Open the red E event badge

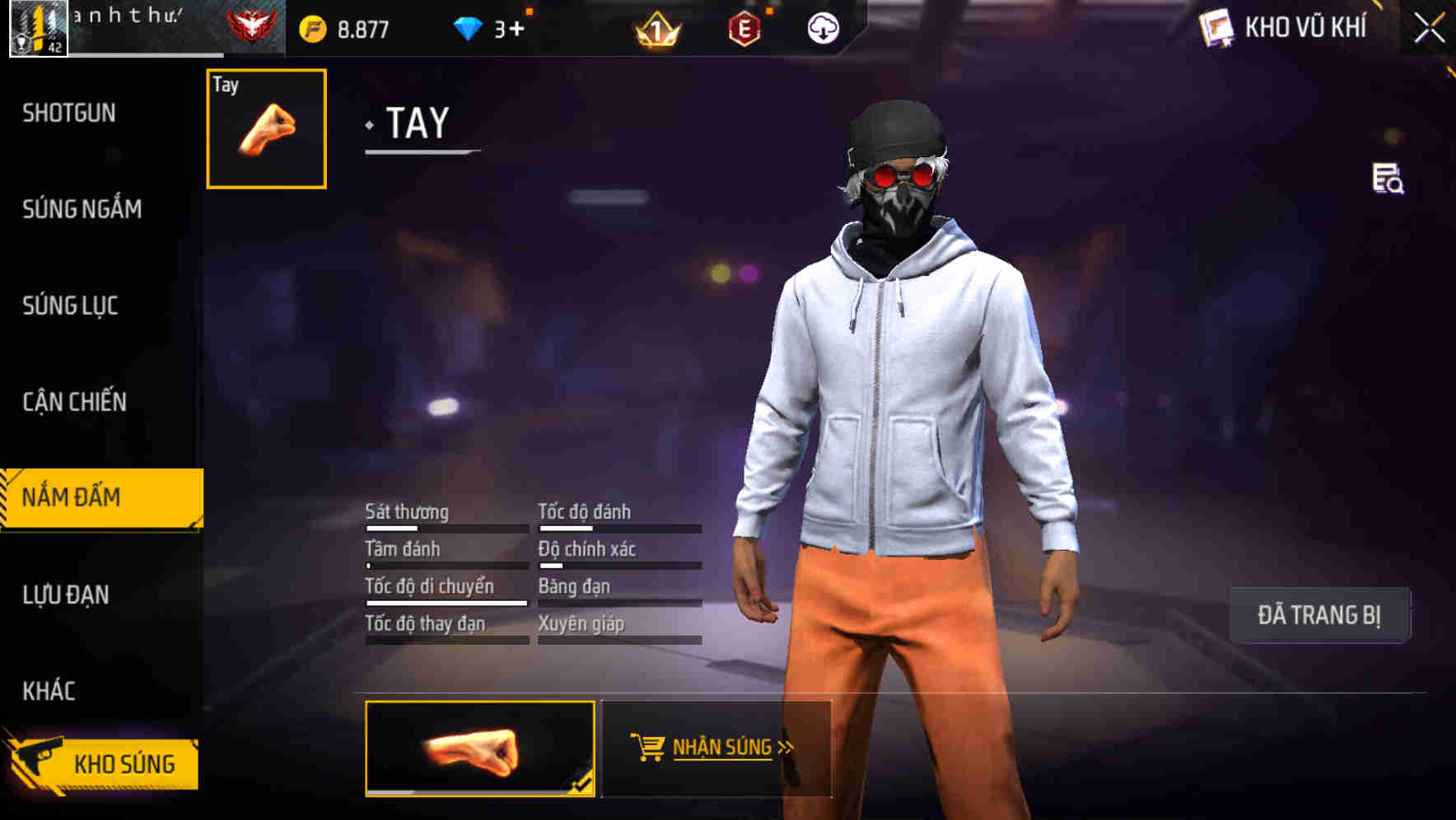(745, 27)
